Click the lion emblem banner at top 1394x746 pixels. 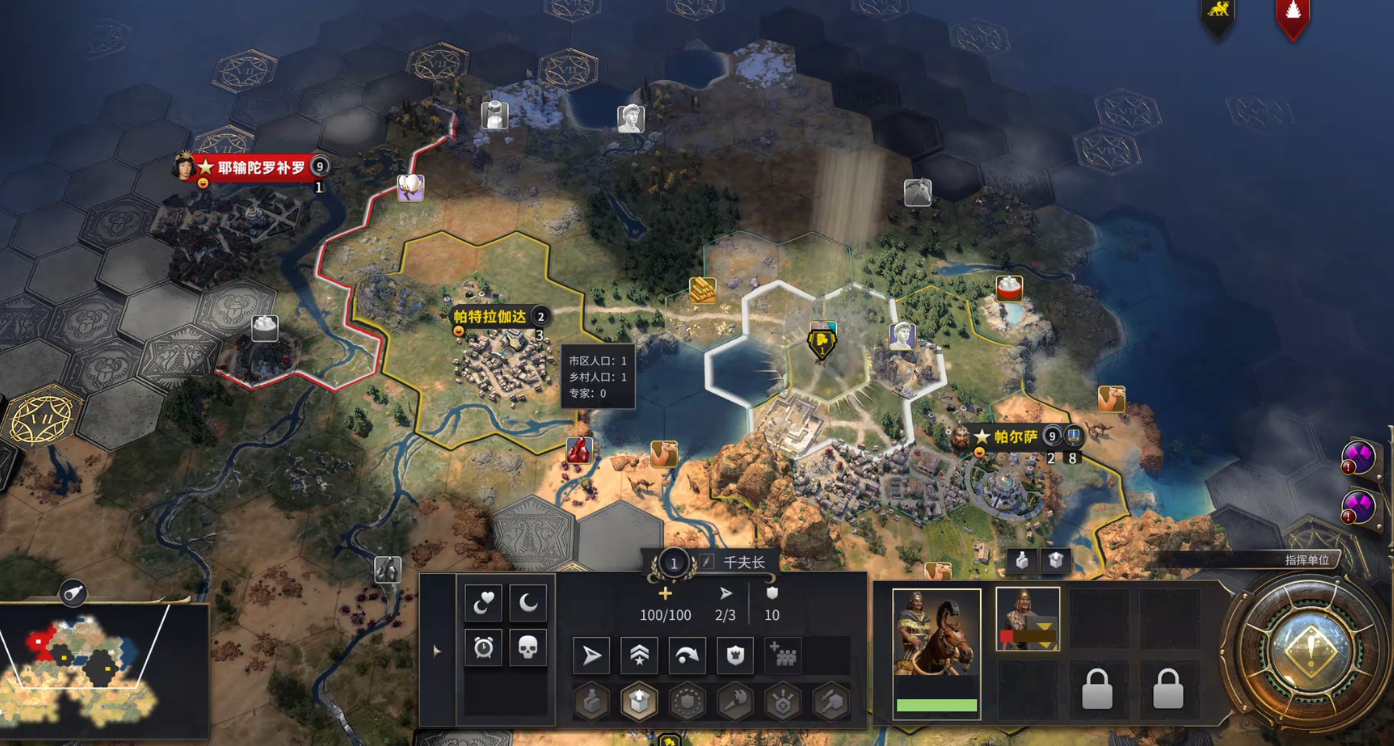pos(1218,15)
